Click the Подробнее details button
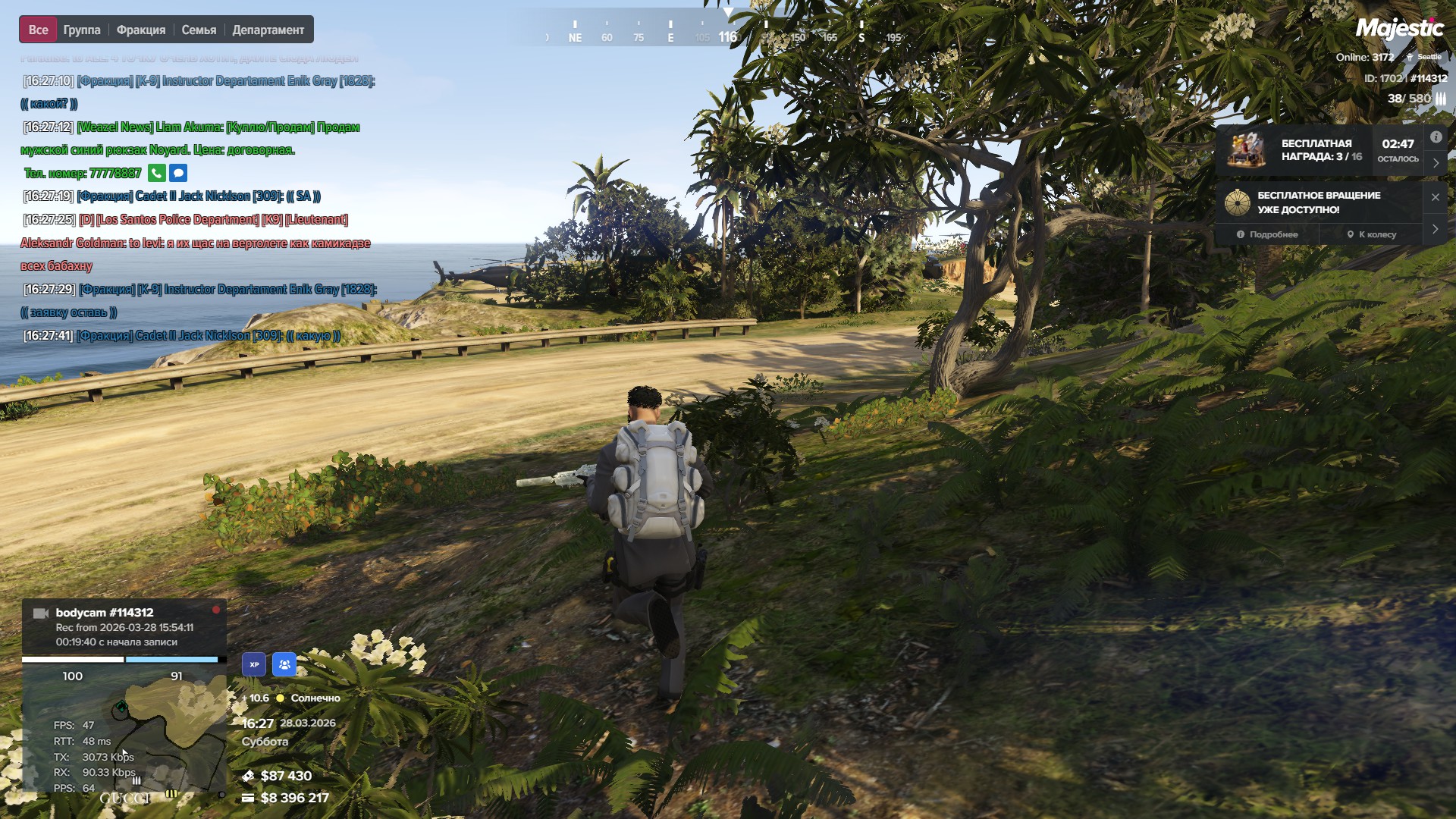Screen dimensions: 1456x819 coord(1267,234)
